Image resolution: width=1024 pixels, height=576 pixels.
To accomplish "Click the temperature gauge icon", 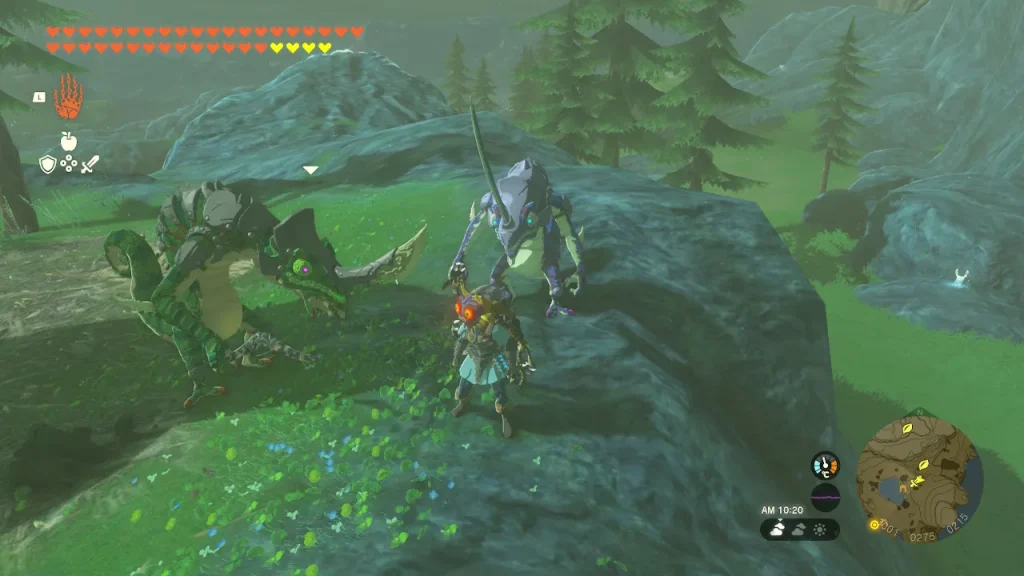I will pos(825,465).
